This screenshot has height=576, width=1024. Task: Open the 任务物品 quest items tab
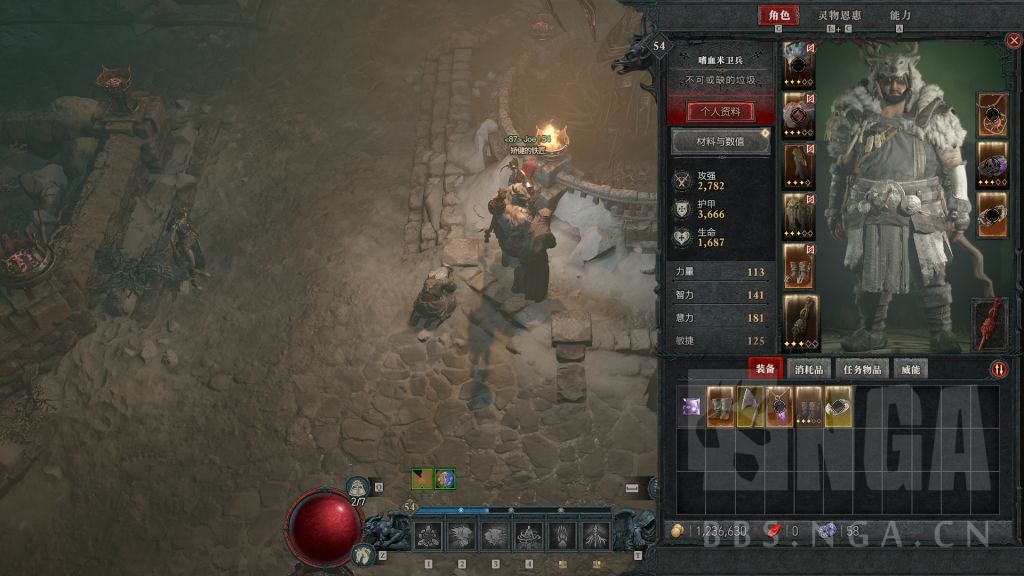(861, 369)
